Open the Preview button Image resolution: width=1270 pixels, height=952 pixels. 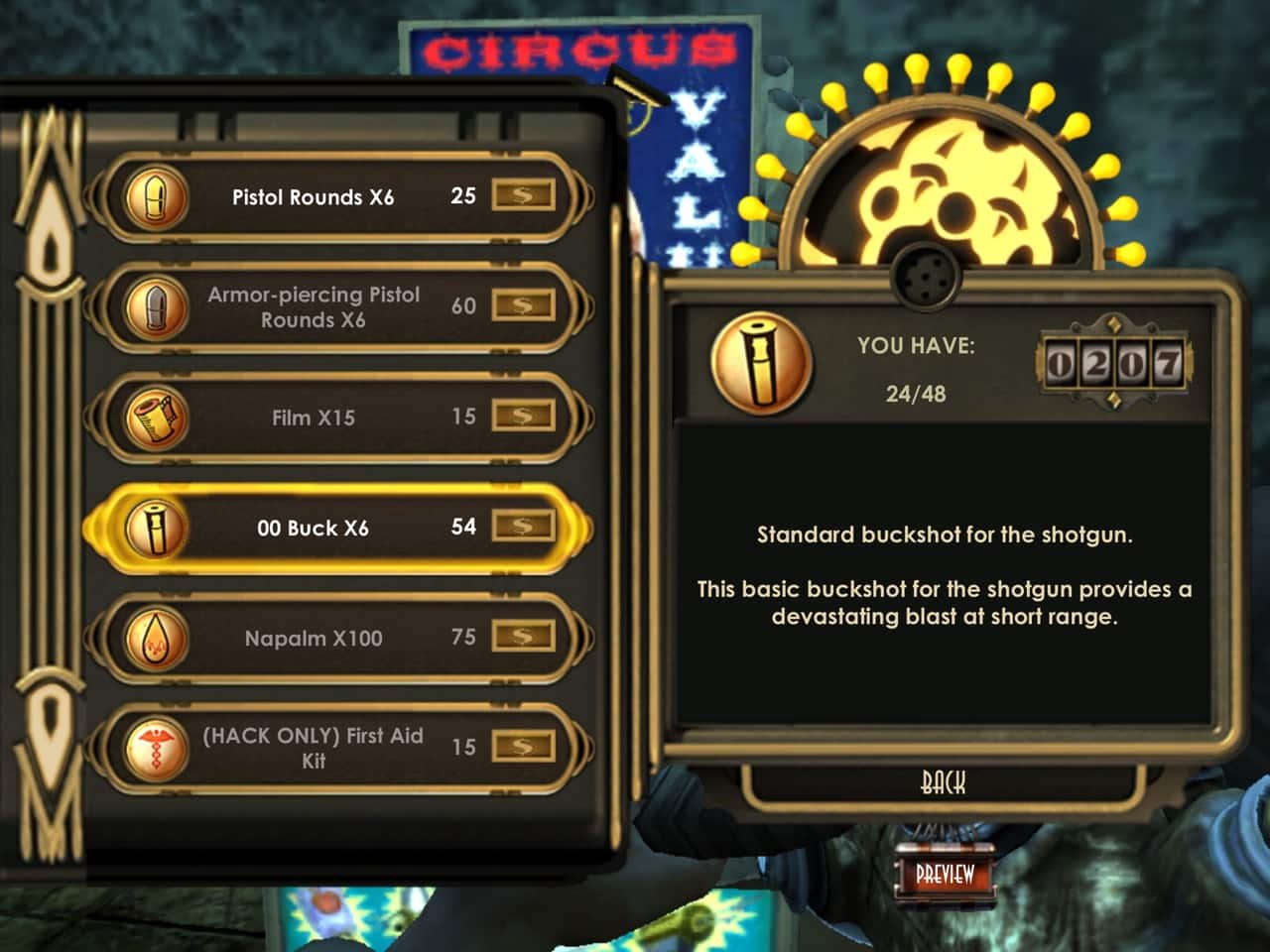coord(945,875)
